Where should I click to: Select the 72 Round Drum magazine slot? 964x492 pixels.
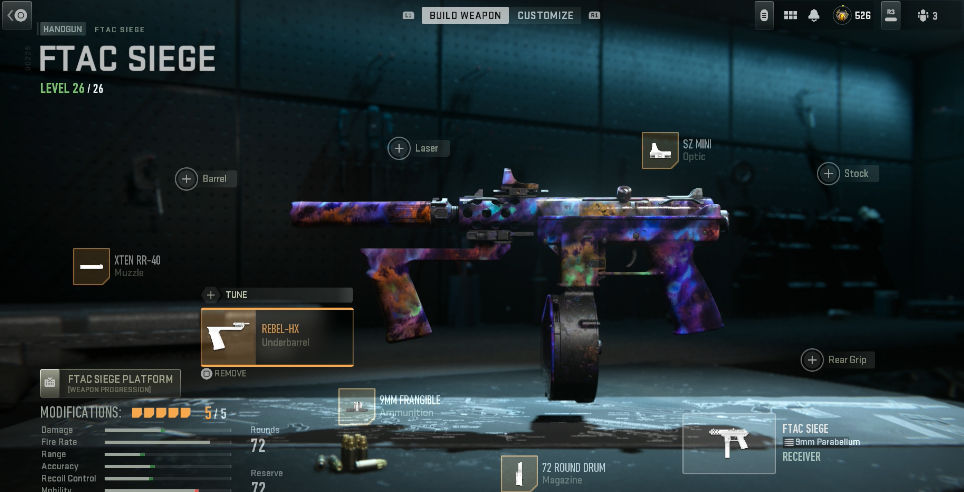[x=519, y=472]
